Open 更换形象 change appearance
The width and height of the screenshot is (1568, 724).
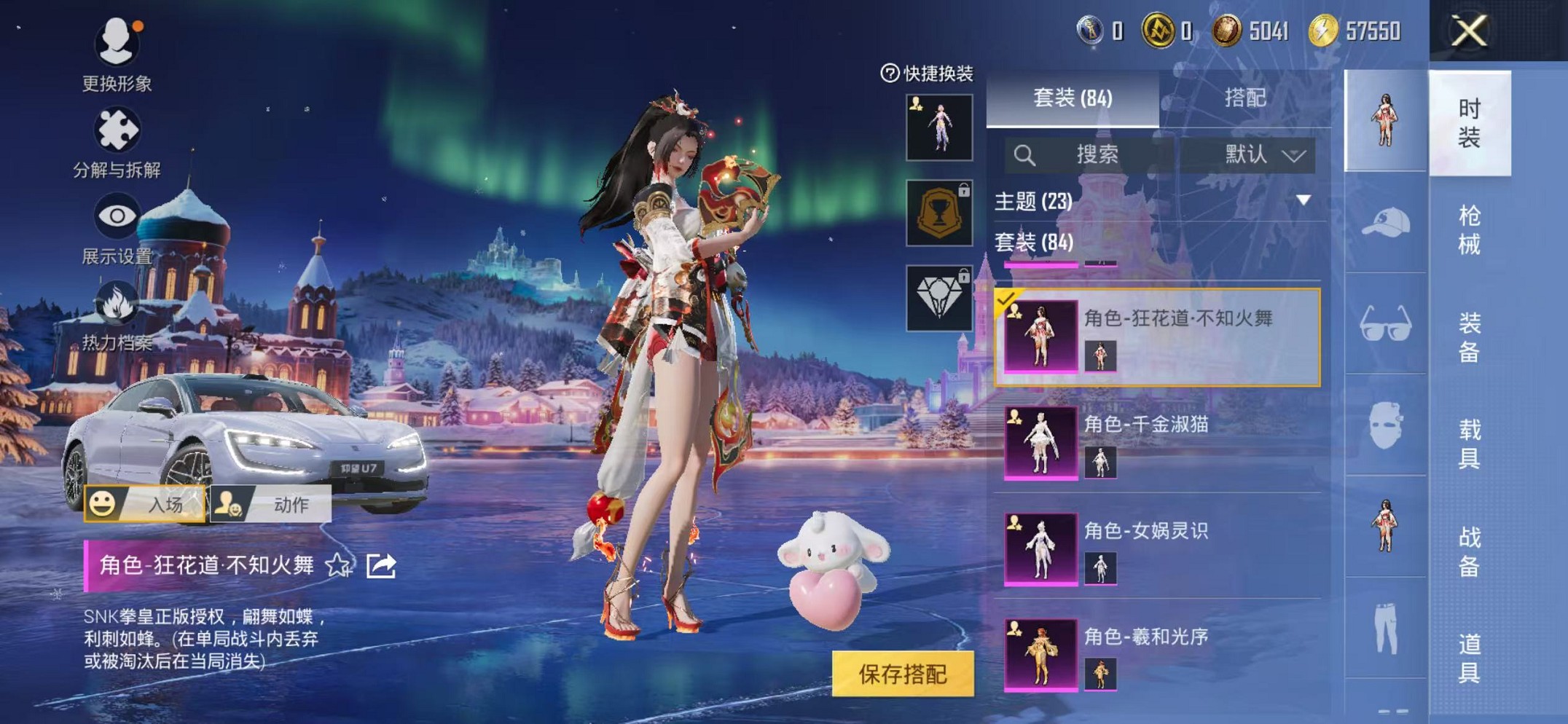(117, 55)
